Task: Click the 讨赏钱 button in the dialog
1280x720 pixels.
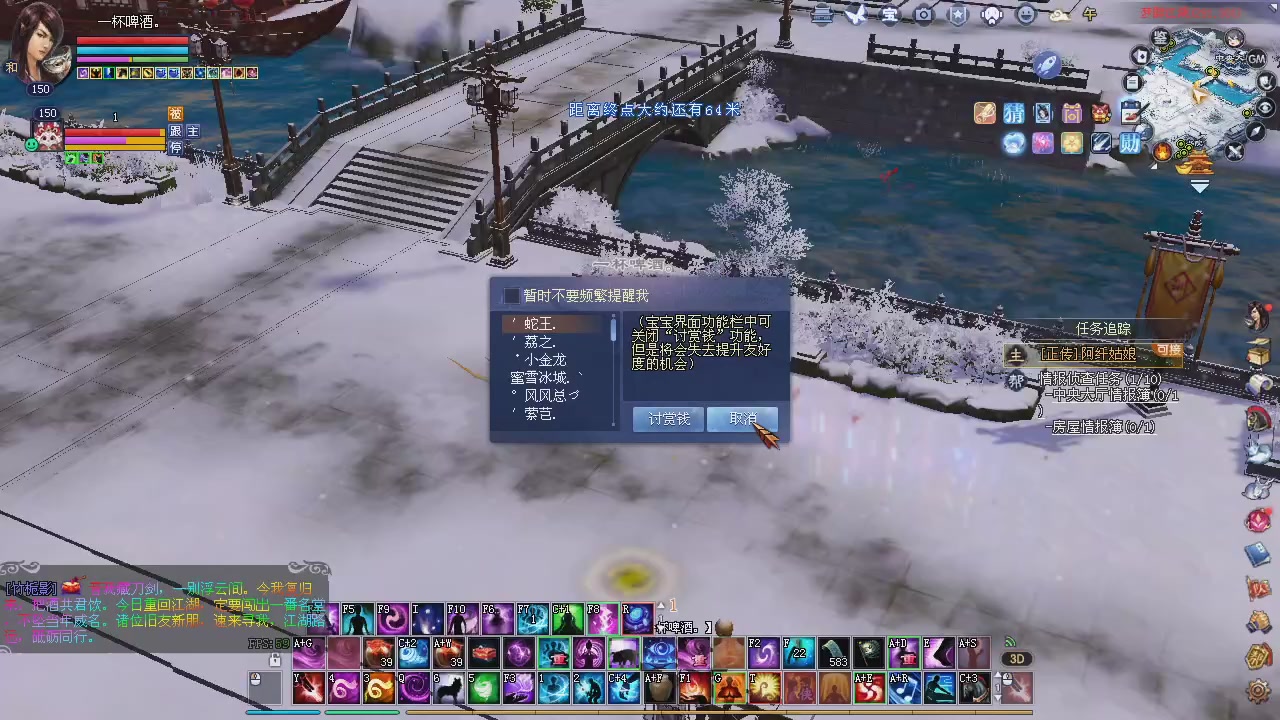Action: pos(668,419)
